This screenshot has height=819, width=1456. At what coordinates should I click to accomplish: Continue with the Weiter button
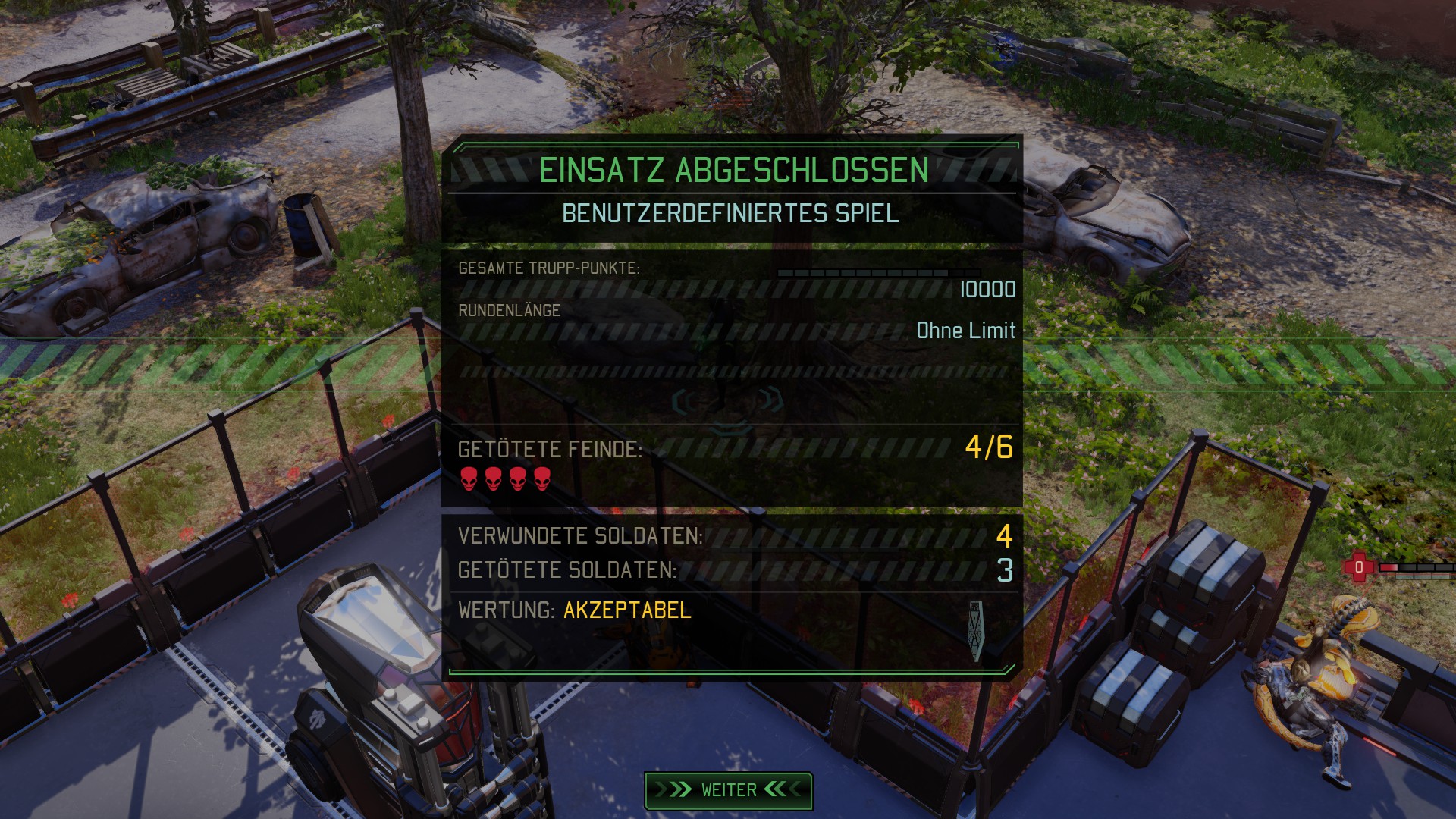tap(728, 790)
